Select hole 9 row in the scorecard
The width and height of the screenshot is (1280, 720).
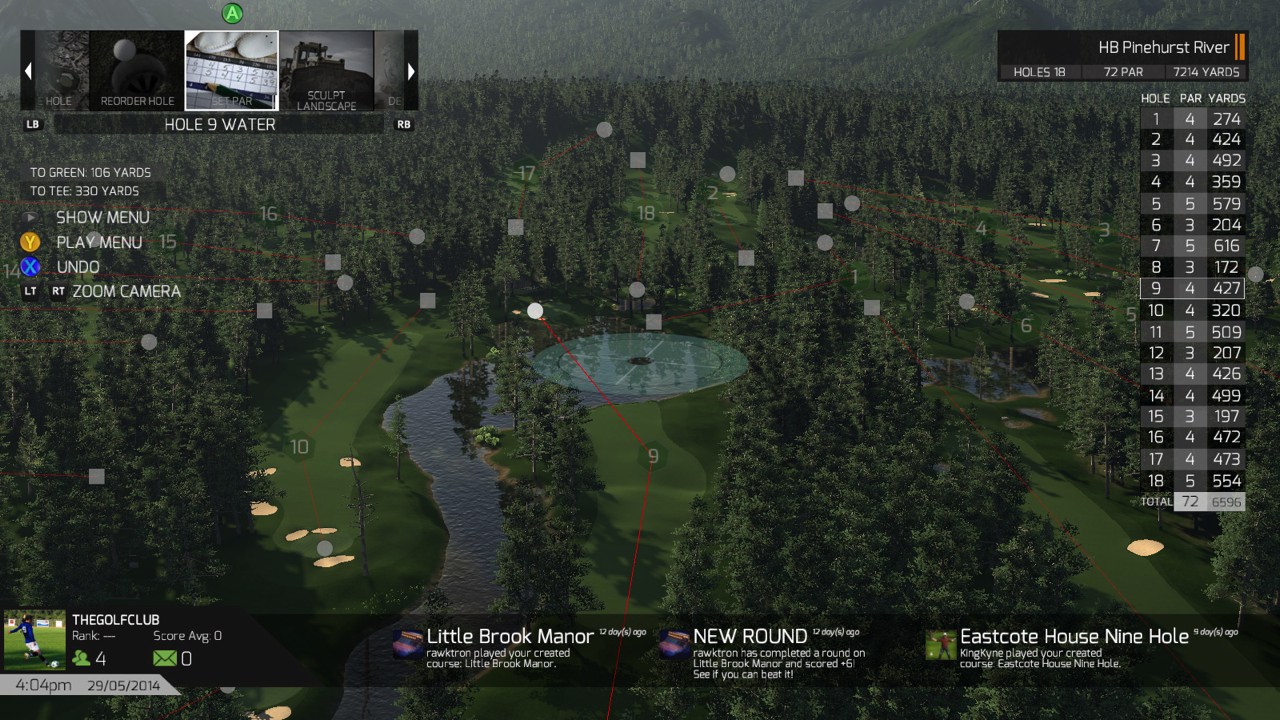coord(1192,289)
